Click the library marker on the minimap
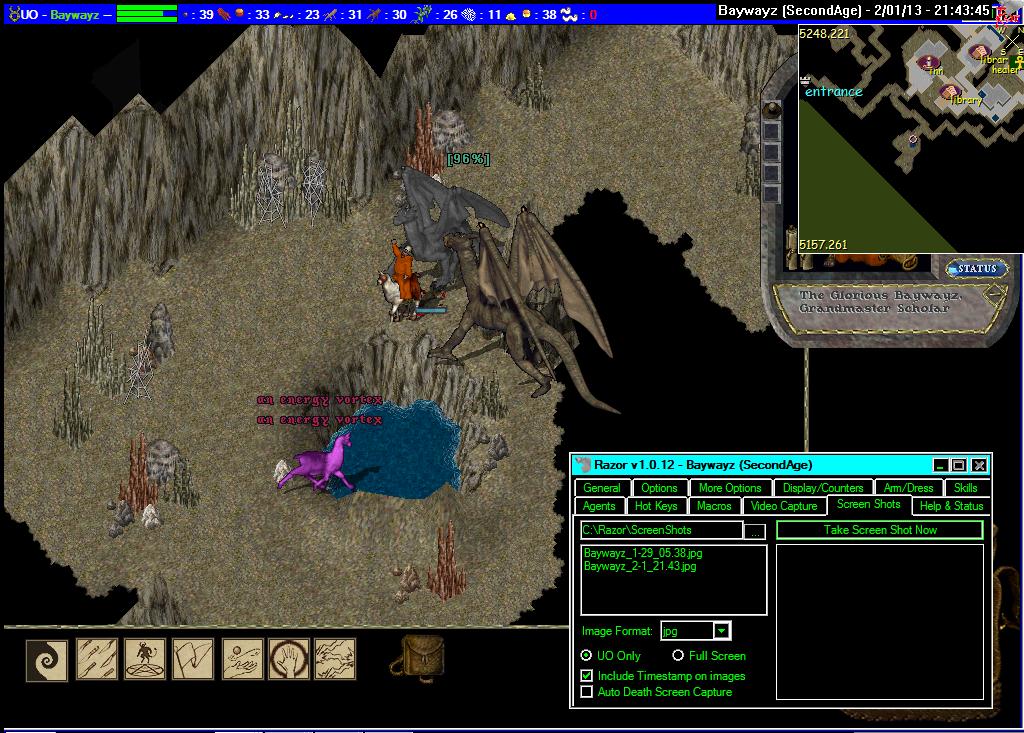Image resolution: width=1024 pixels, height=733 pixels. tap(951, 94)
